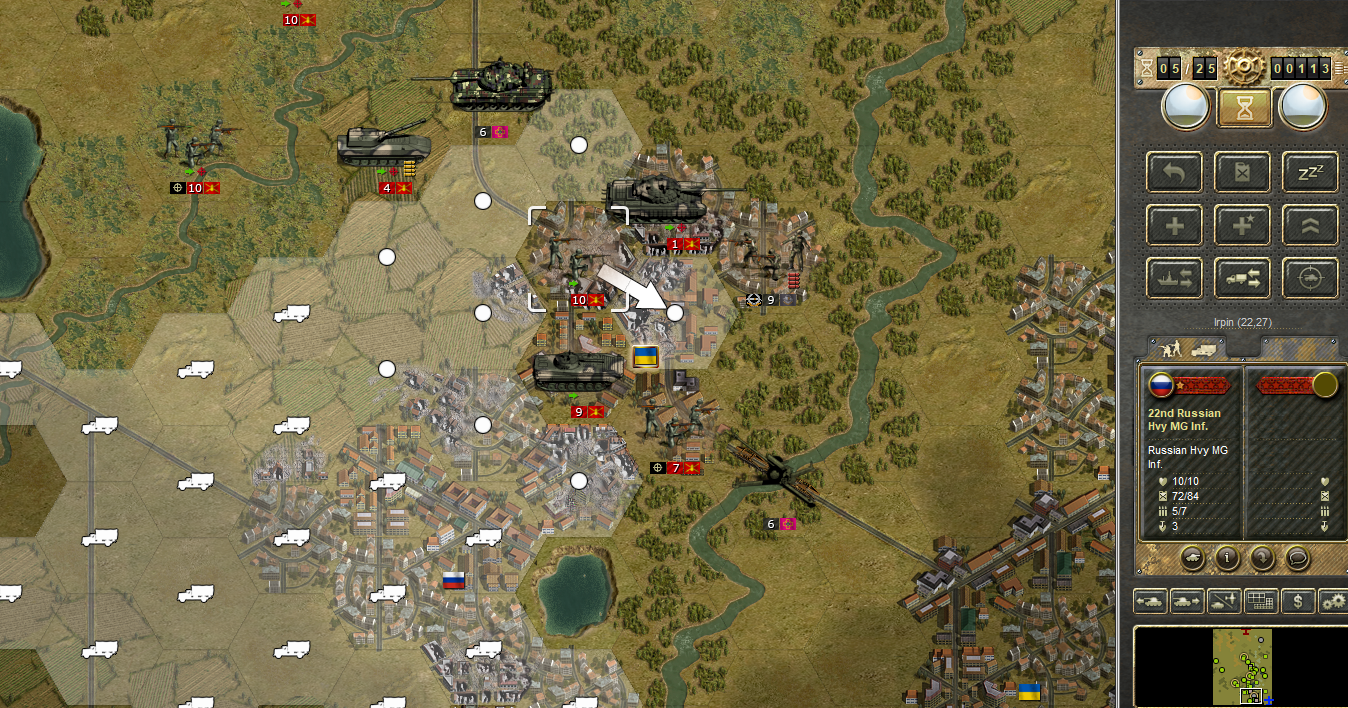Click the minimap to move the view
Screen dimensions: 1348x708
click(1242, 665)
